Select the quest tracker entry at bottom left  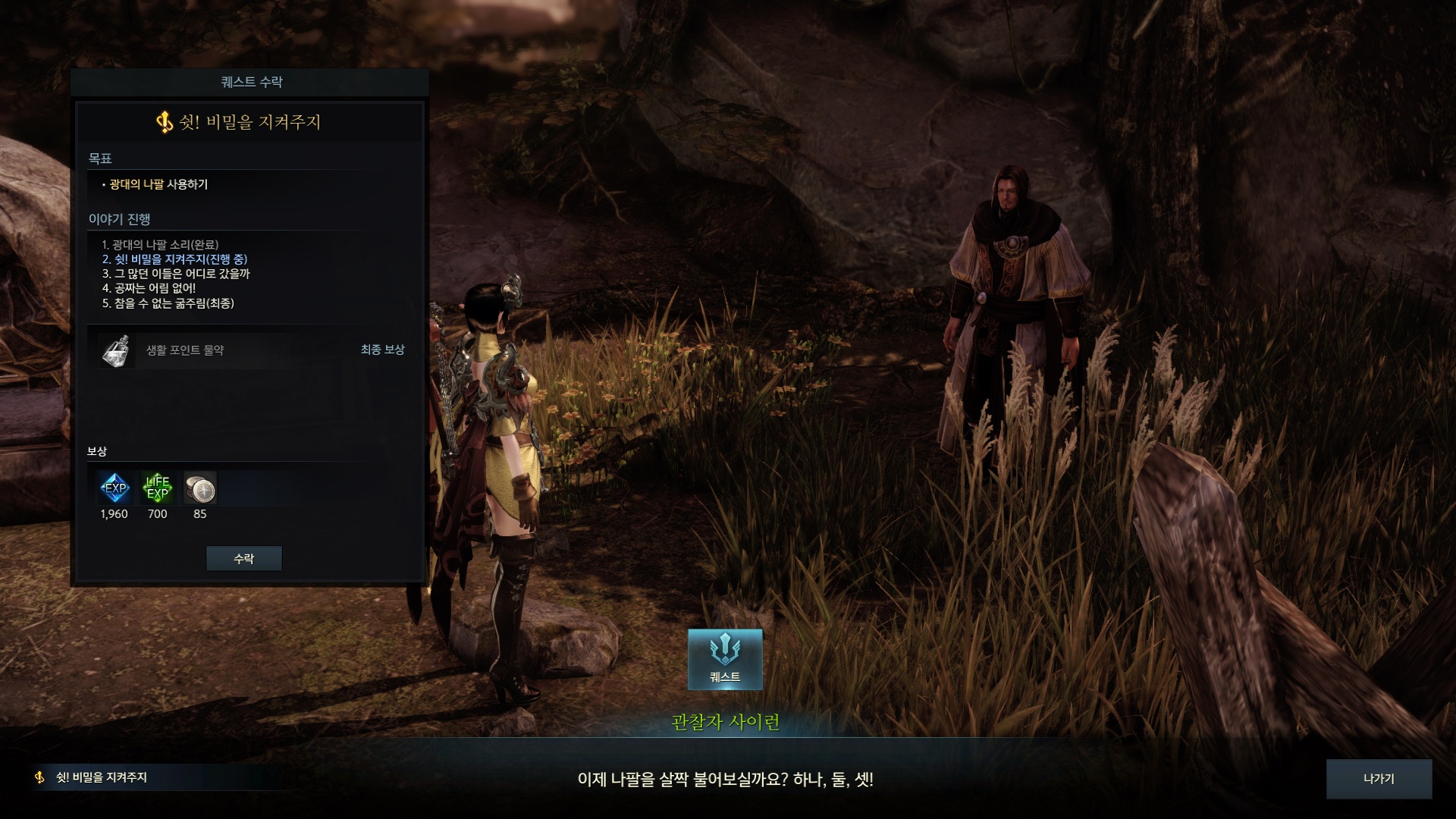102,777
